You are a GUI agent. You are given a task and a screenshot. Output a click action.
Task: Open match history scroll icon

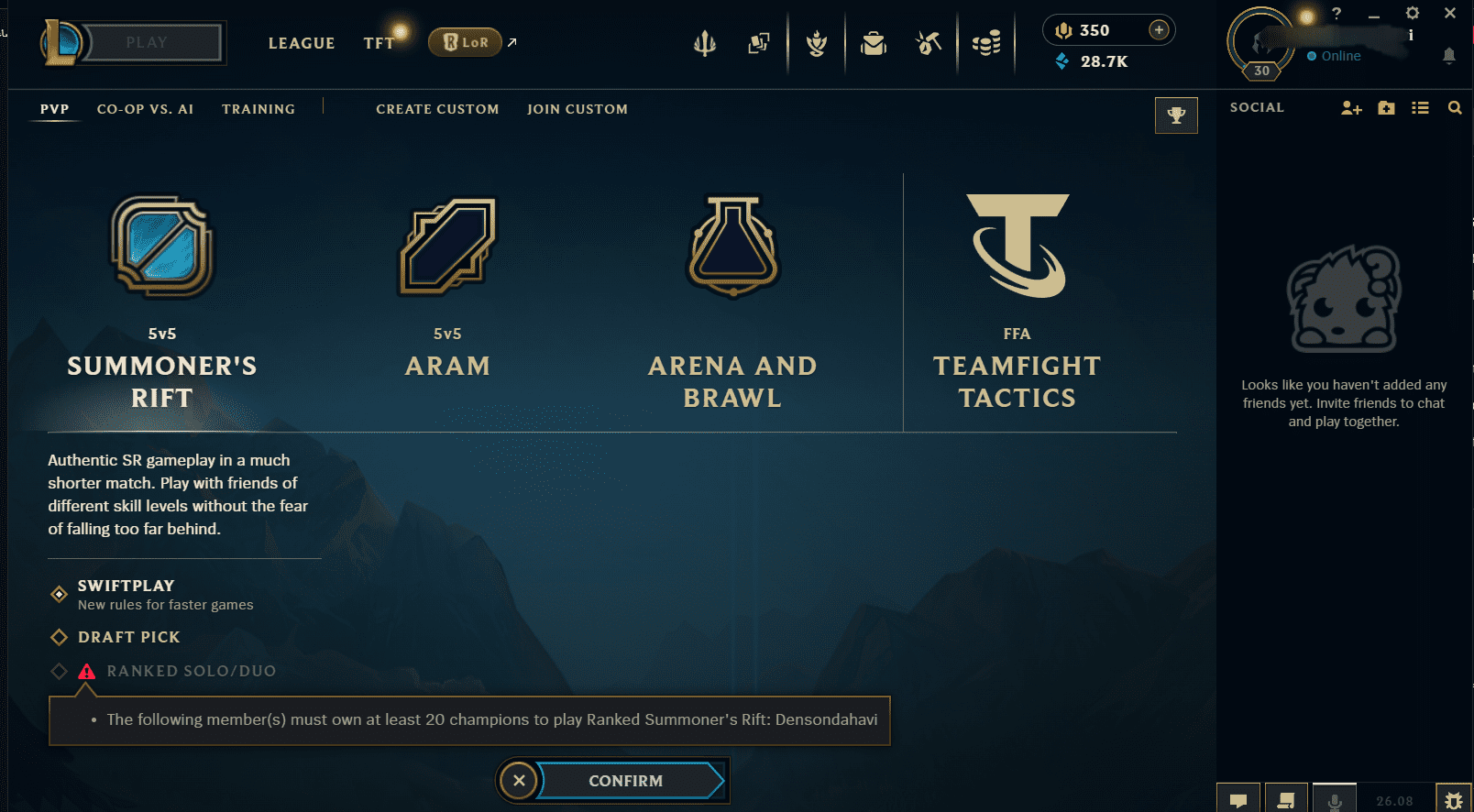[x=1287, y=797]
